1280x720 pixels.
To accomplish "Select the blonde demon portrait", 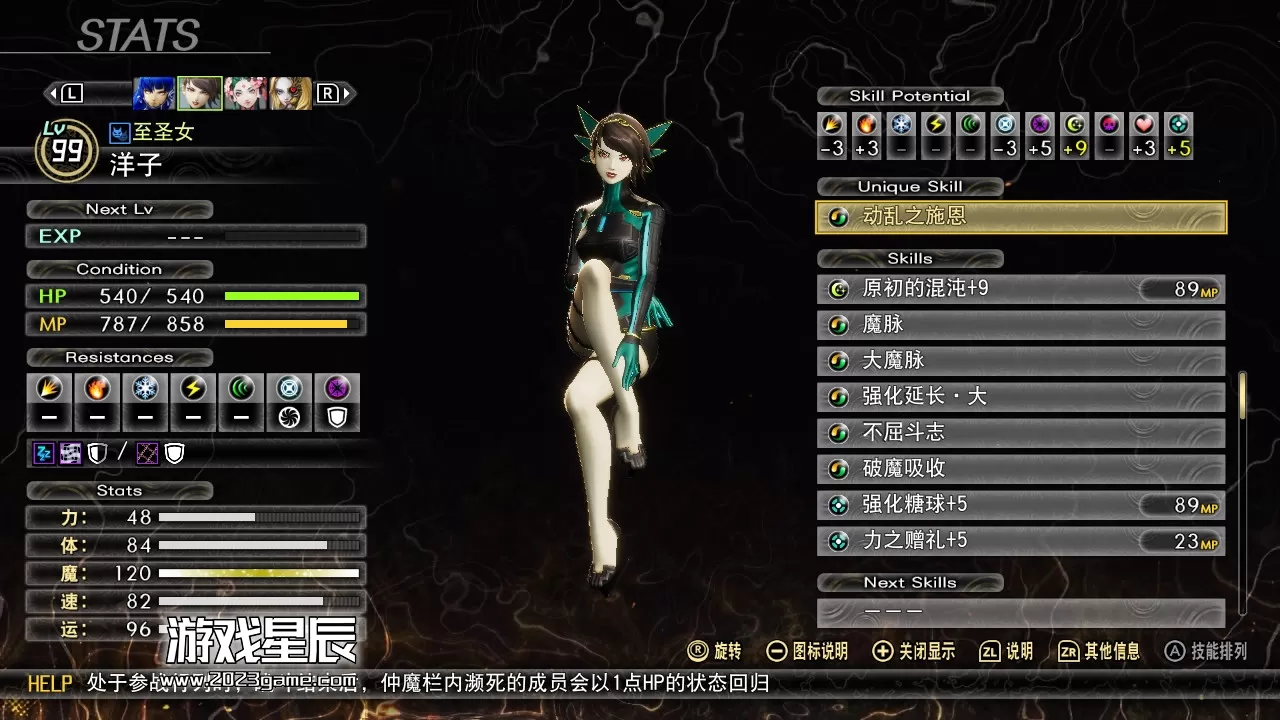I will click(x=290, y=93).
